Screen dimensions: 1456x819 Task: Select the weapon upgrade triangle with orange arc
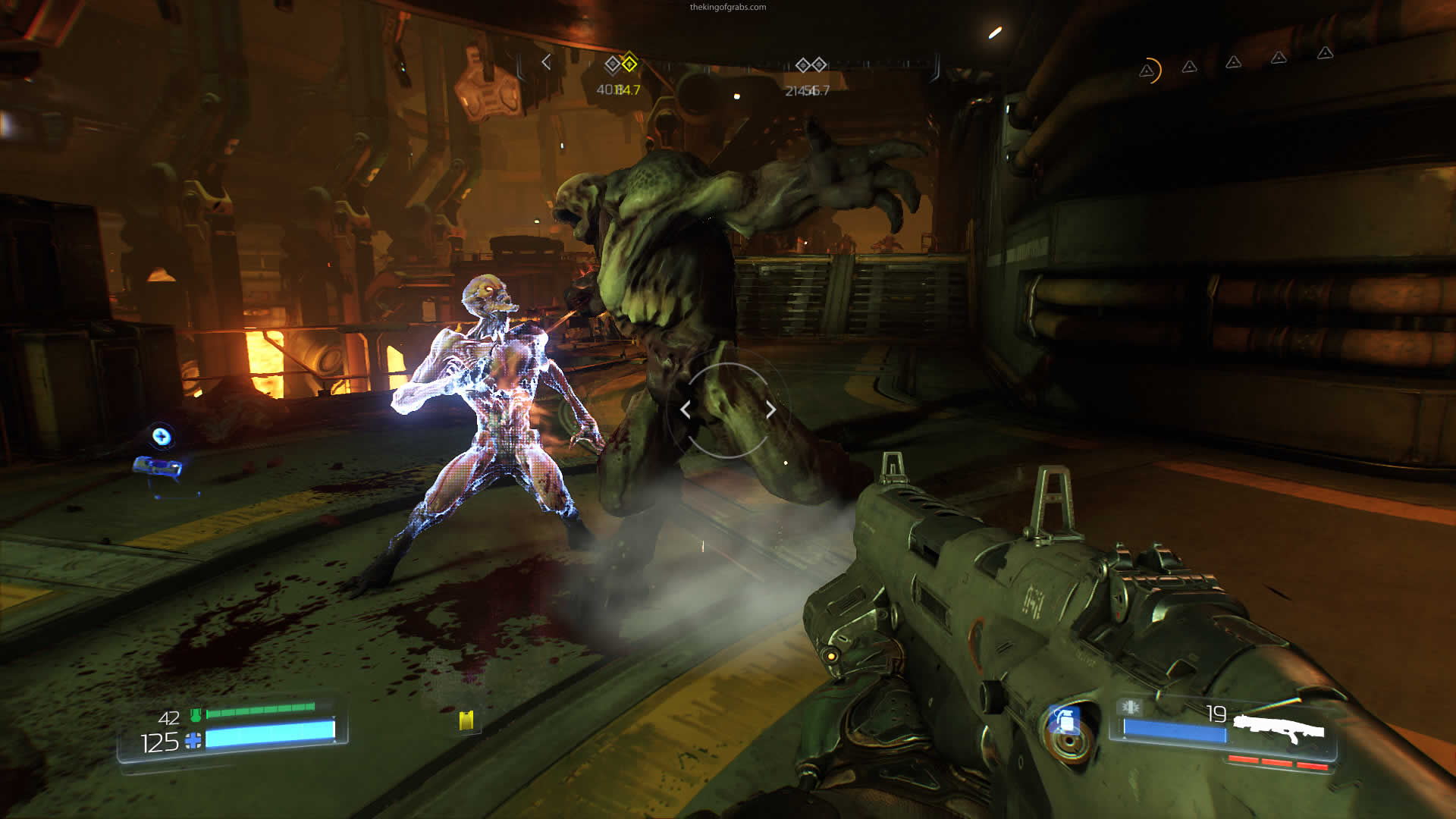(1148, 71)
